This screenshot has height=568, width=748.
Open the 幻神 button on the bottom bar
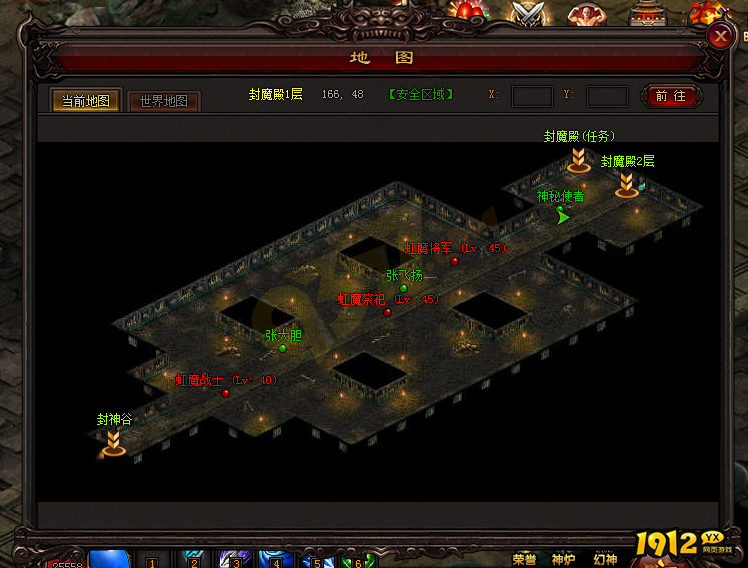tap(605, 558)
